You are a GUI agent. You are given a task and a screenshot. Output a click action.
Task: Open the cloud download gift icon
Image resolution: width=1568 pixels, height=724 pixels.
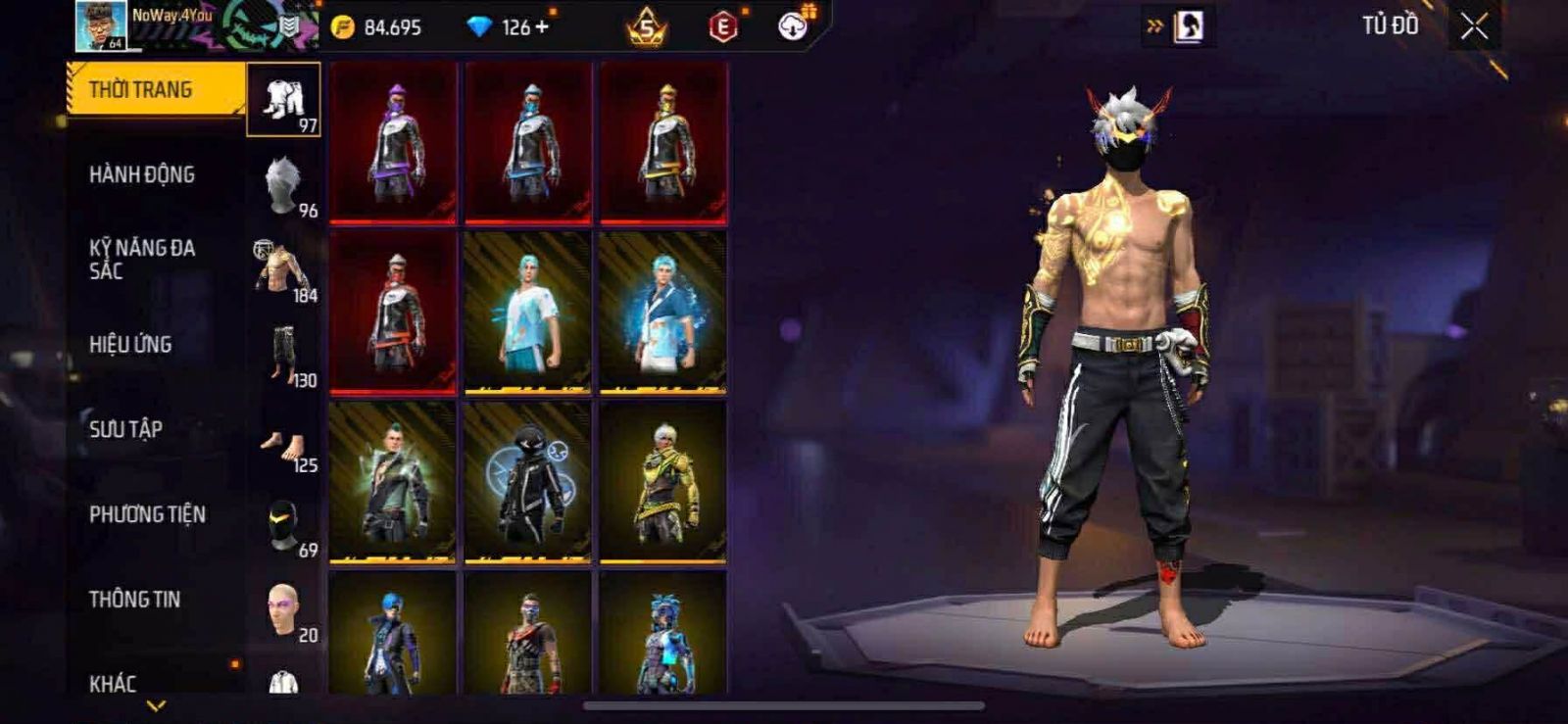(x=793, y=26)
